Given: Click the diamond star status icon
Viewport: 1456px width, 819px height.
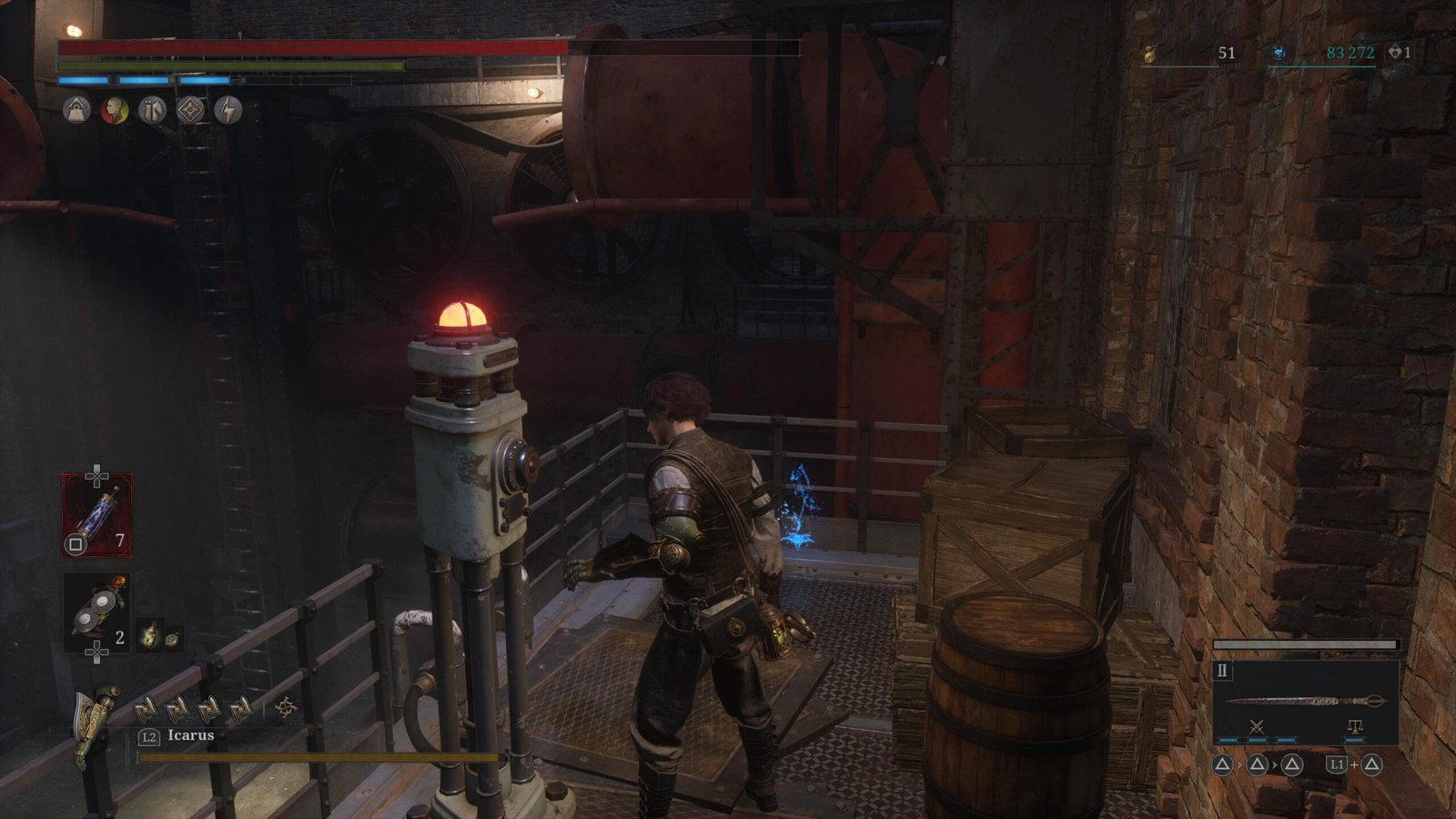Looking at the screenshot, I should tap(190, 111).
